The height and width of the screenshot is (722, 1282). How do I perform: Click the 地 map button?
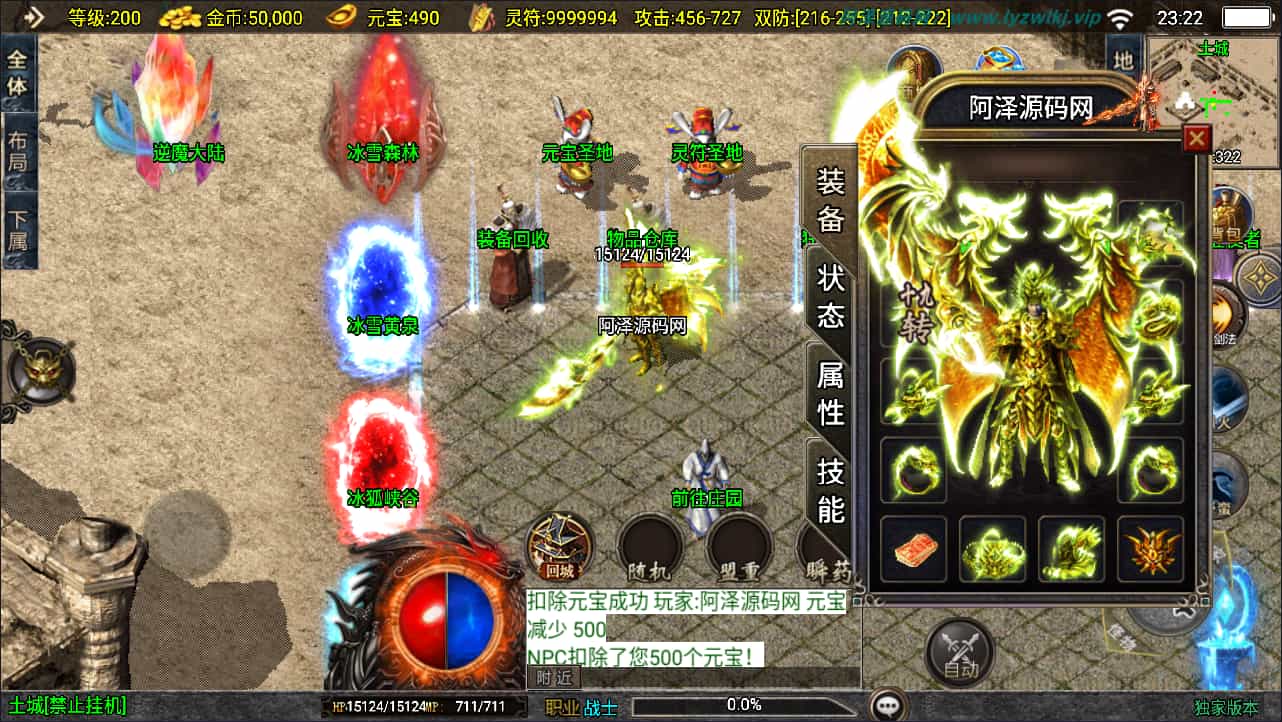pyautogui.click(x=1124, y=60)
